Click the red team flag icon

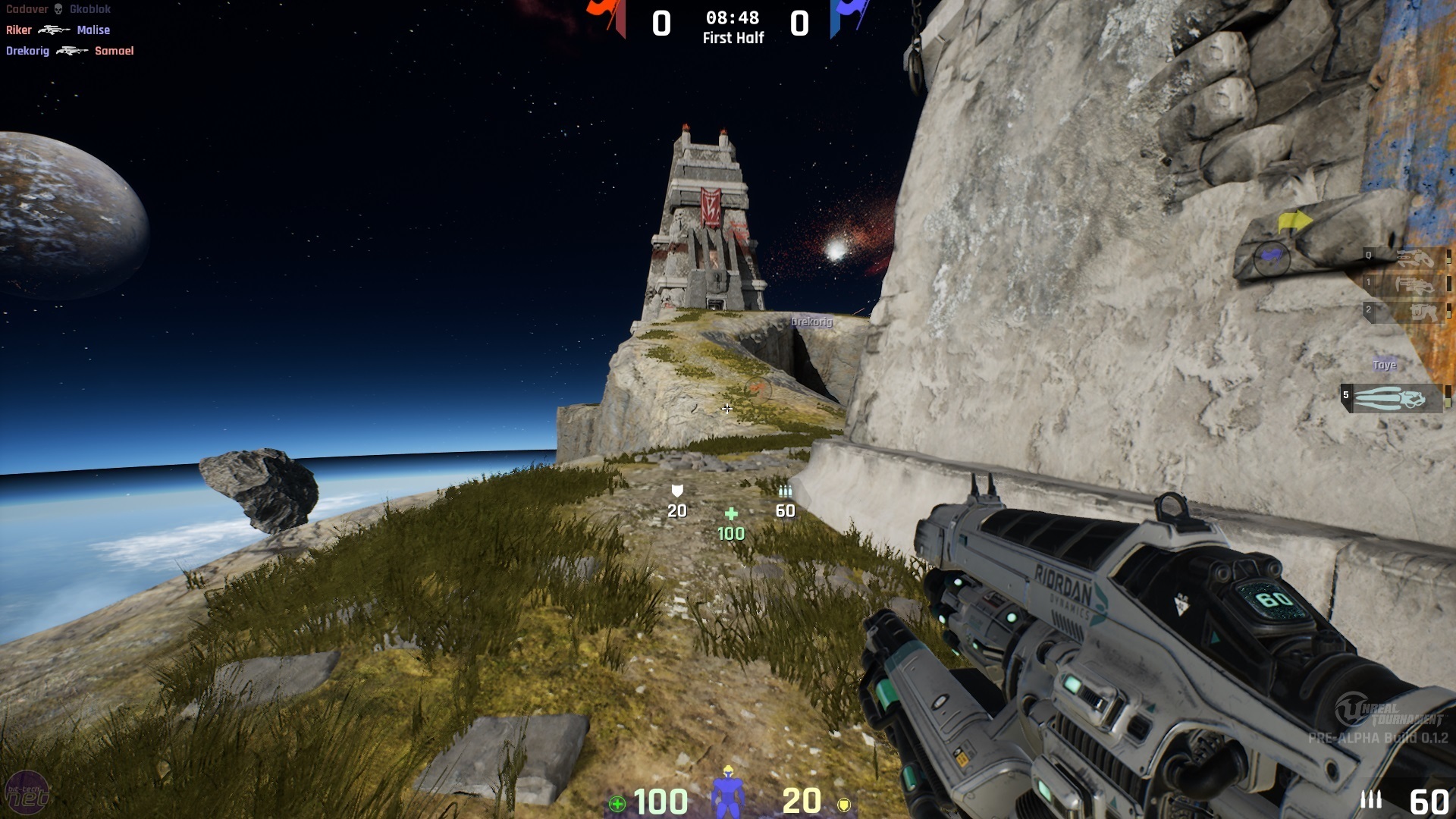pyautogui.click(x=608, y=17)
